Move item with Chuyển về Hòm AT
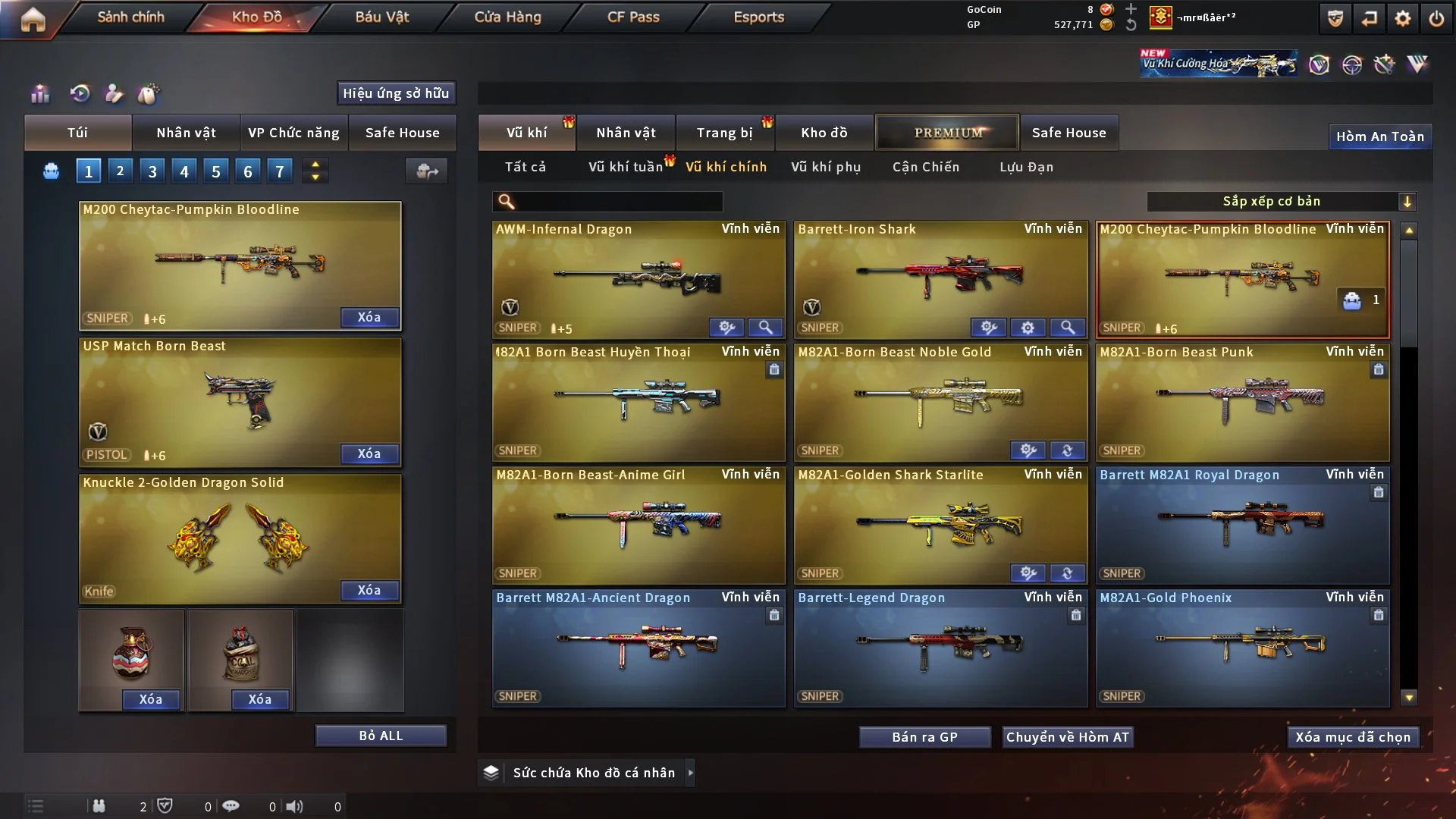 [1067, 737]
